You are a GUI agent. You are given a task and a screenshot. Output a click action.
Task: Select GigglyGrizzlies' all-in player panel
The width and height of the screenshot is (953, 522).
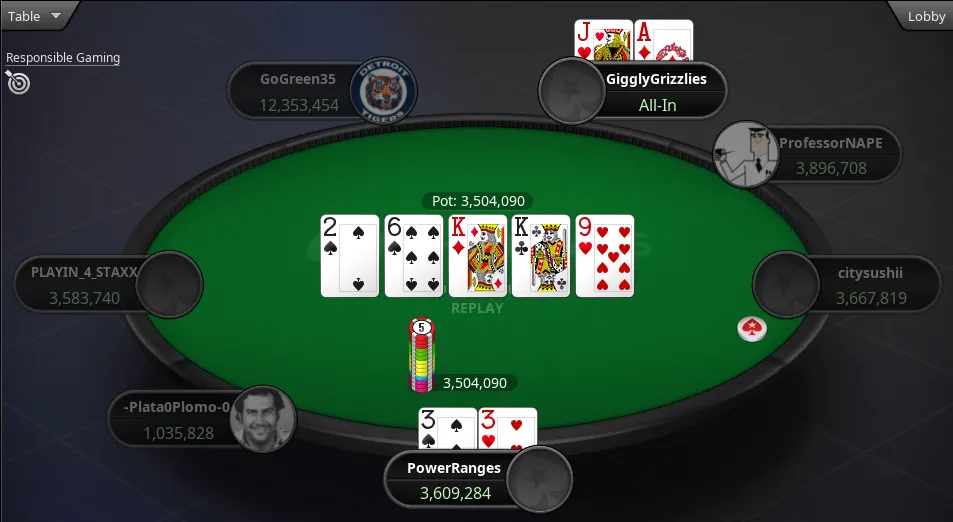point(654,91)
